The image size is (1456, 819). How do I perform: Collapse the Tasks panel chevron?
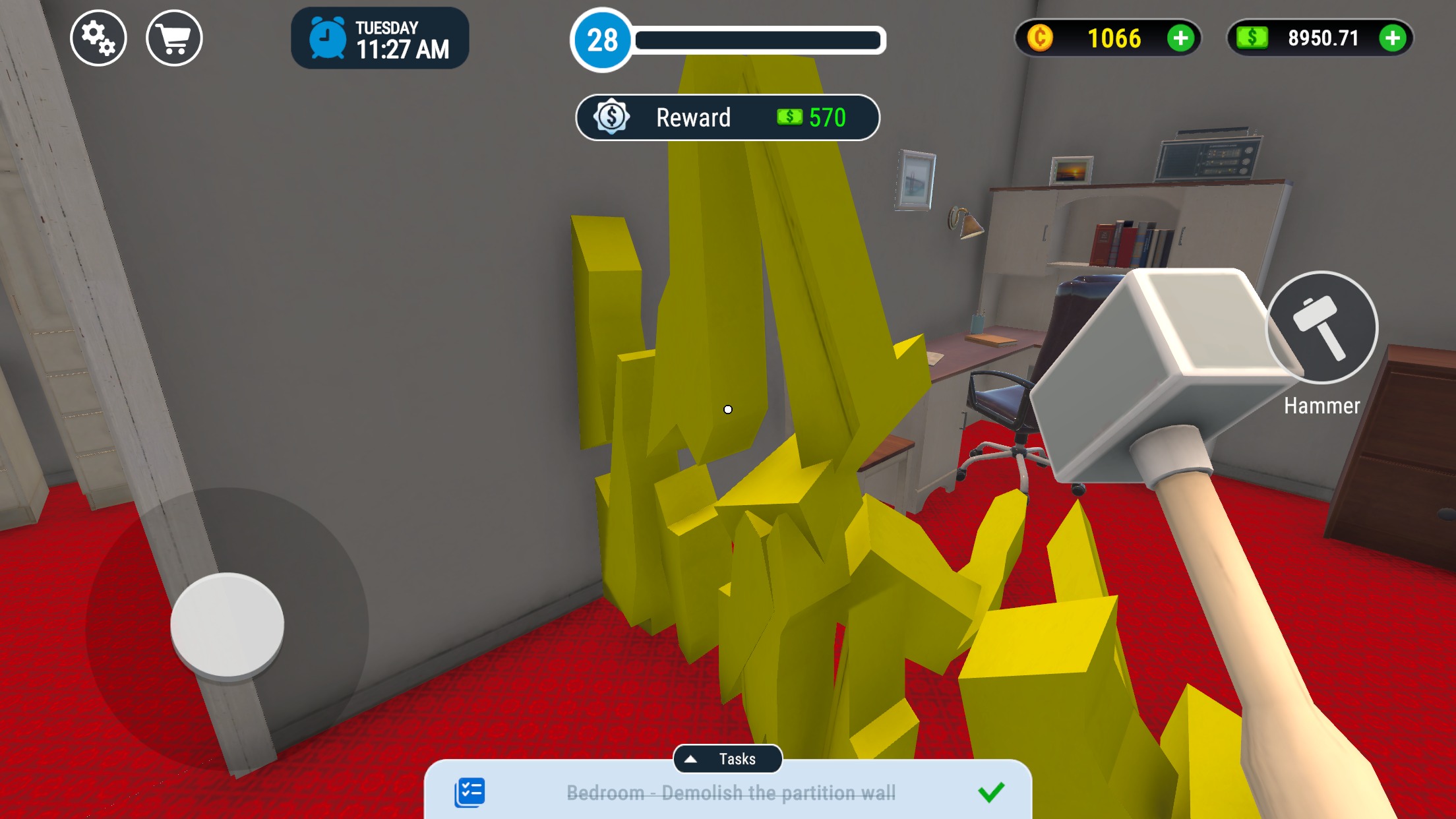coord(692,759)
